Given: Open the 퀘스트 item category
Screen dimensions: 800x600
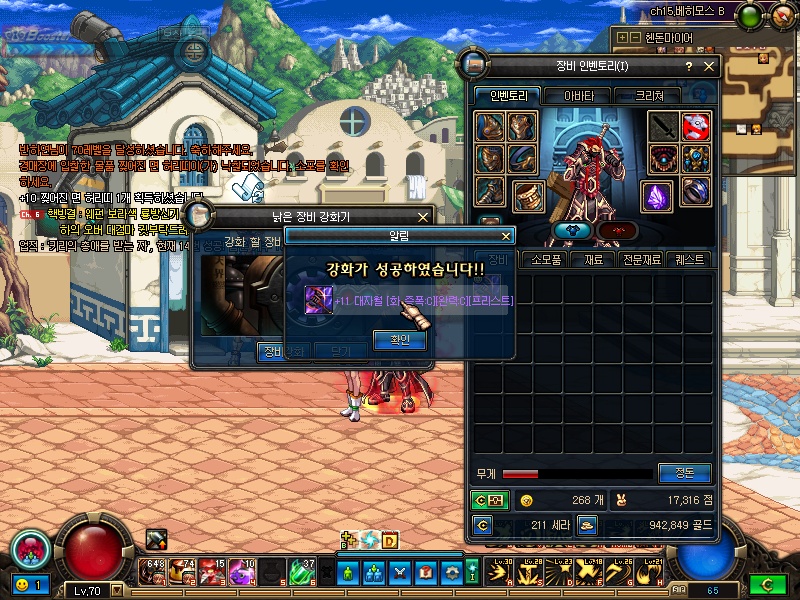Looking at the screenshot, I should click(690, 259).
